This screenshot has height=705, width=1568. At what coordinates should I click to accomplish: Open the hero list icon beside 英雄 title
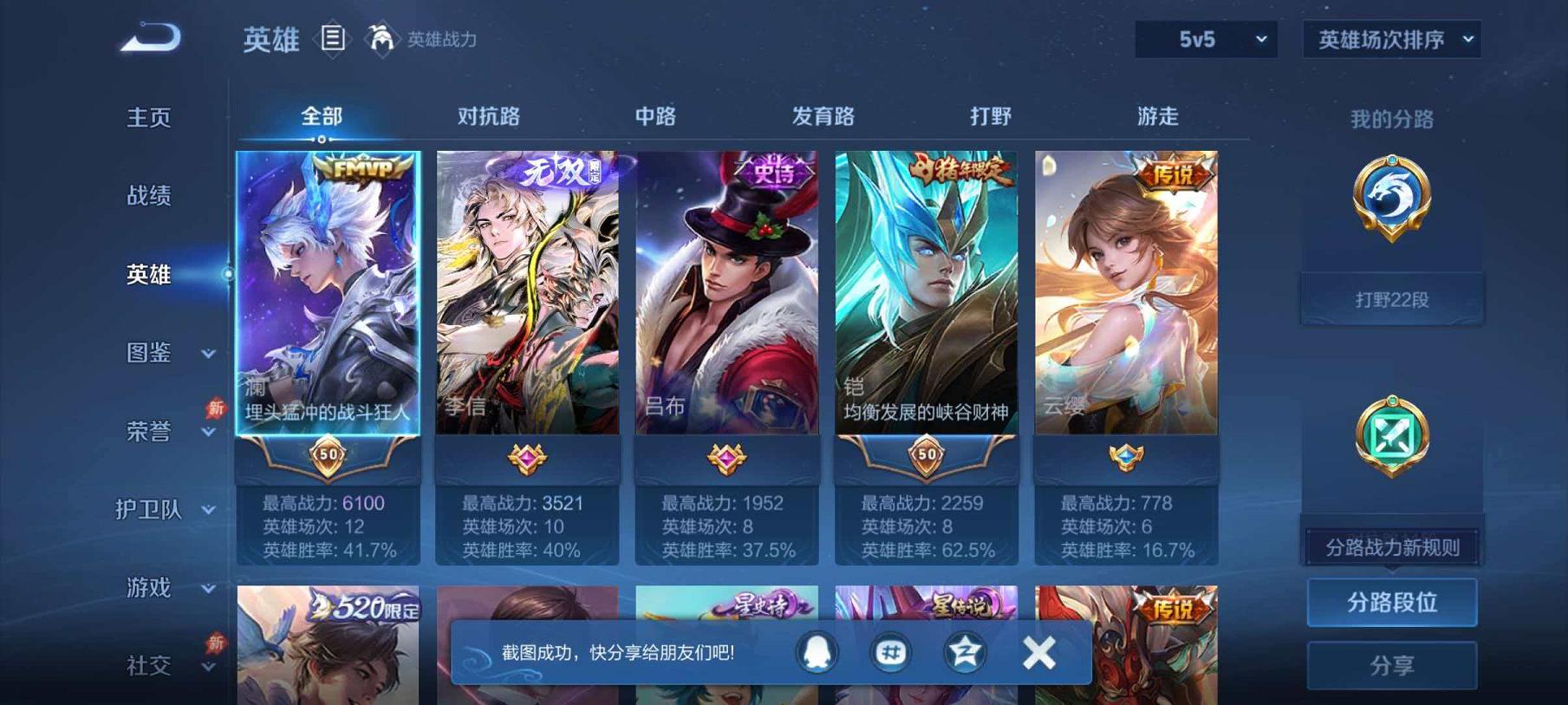pyautogui.click(x=331, y=38)
